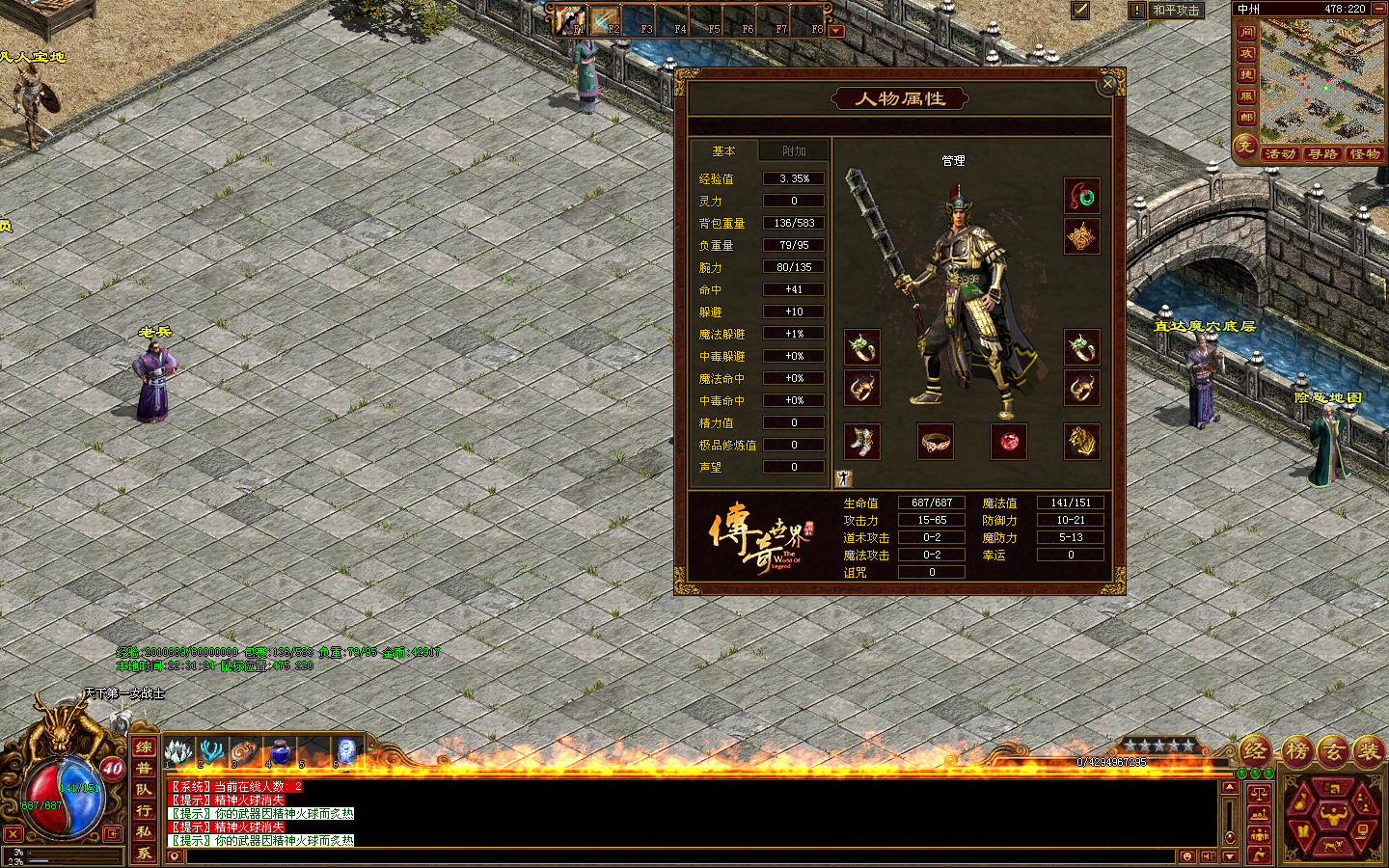
Task: Open the 寻路 pathfinding button
Action: pos(1322,154)
